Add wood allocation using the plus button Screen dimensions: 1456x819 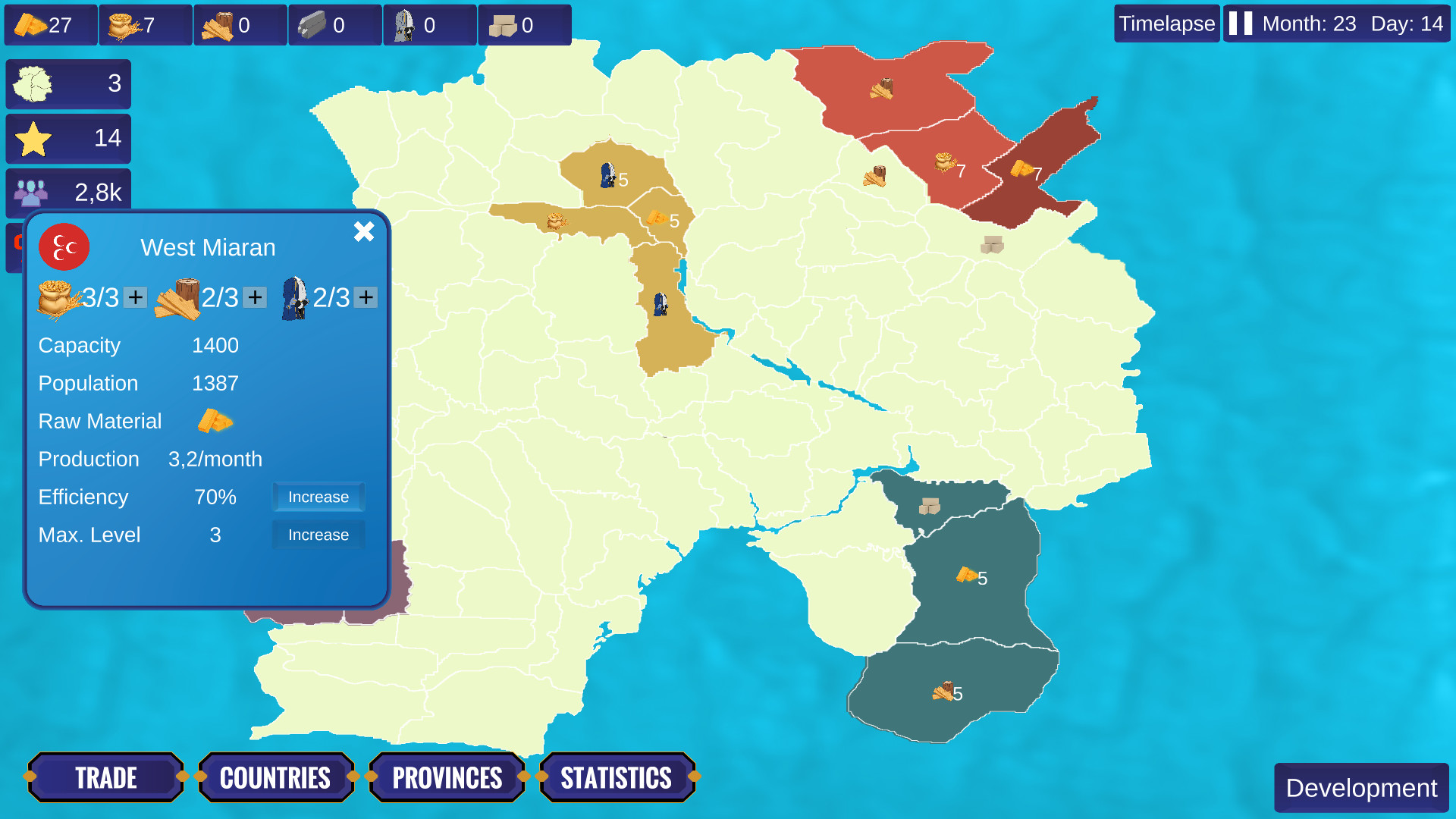point(253,297)
